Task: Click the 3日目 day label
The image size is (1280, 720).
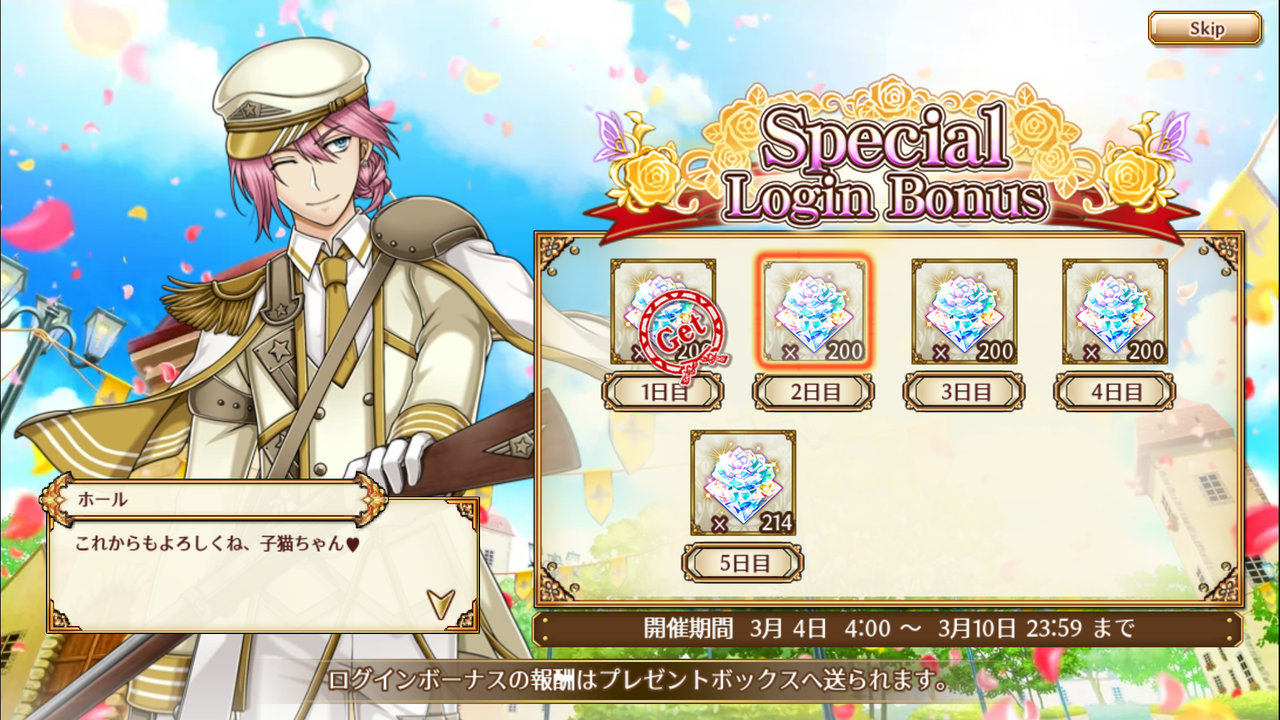Action: tap(964, 391)
